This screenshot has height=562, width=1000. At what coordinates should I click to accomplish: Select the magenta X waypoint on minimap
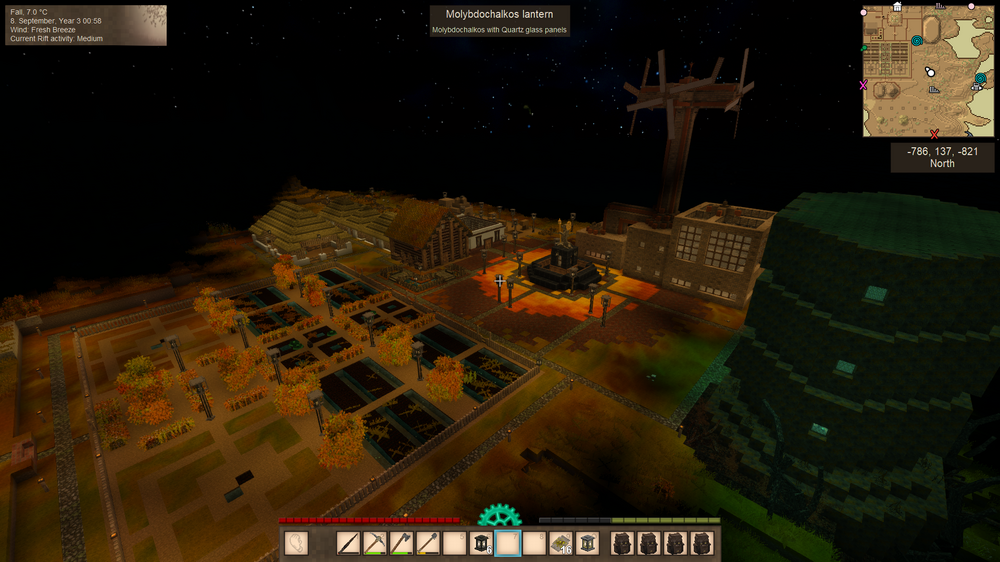pyautogui.click(x=864, y=86)
